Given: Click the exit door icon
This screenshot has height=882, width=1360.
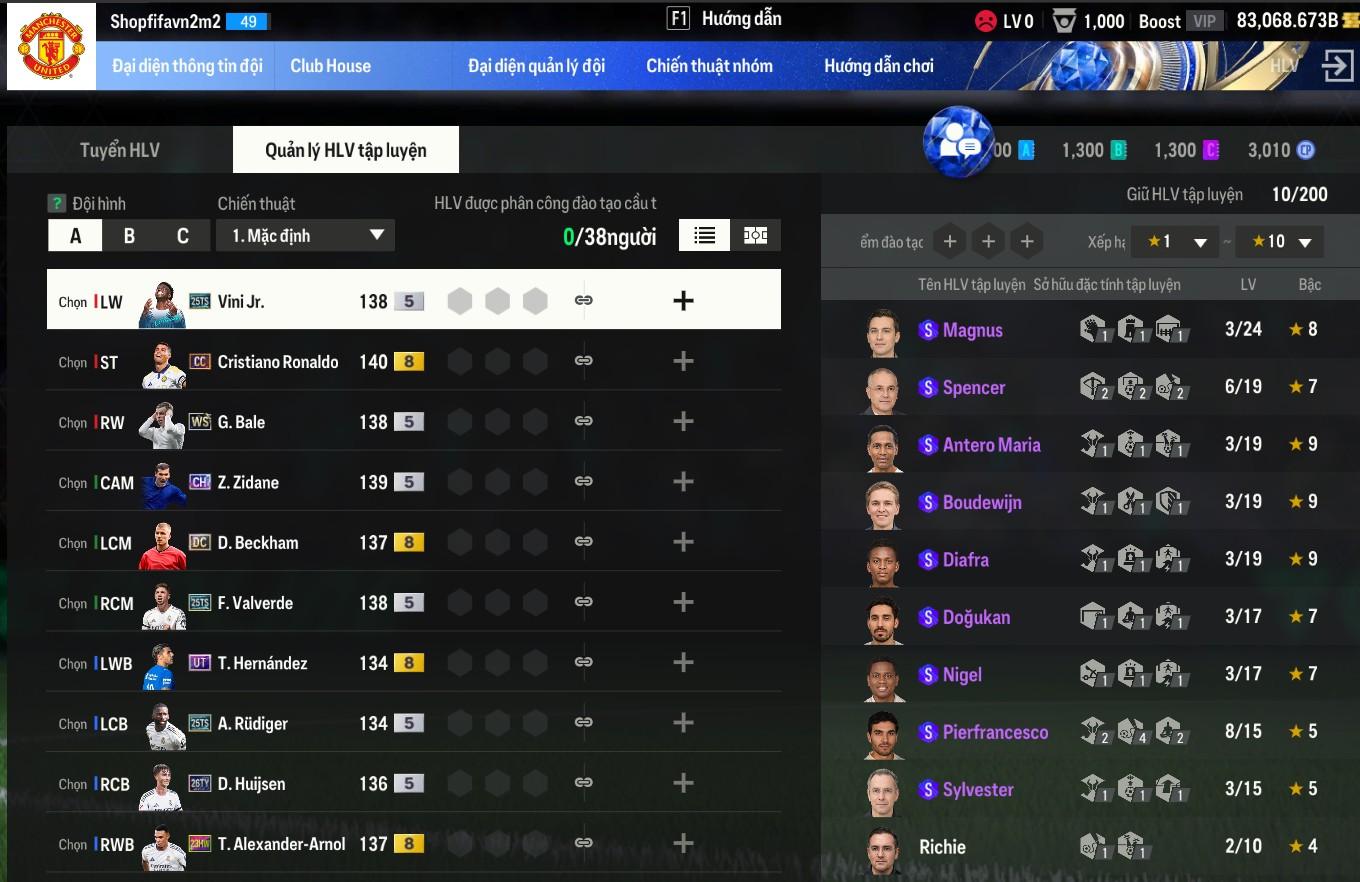Looking at the screenshot, I should click(x=1336, y=66).
